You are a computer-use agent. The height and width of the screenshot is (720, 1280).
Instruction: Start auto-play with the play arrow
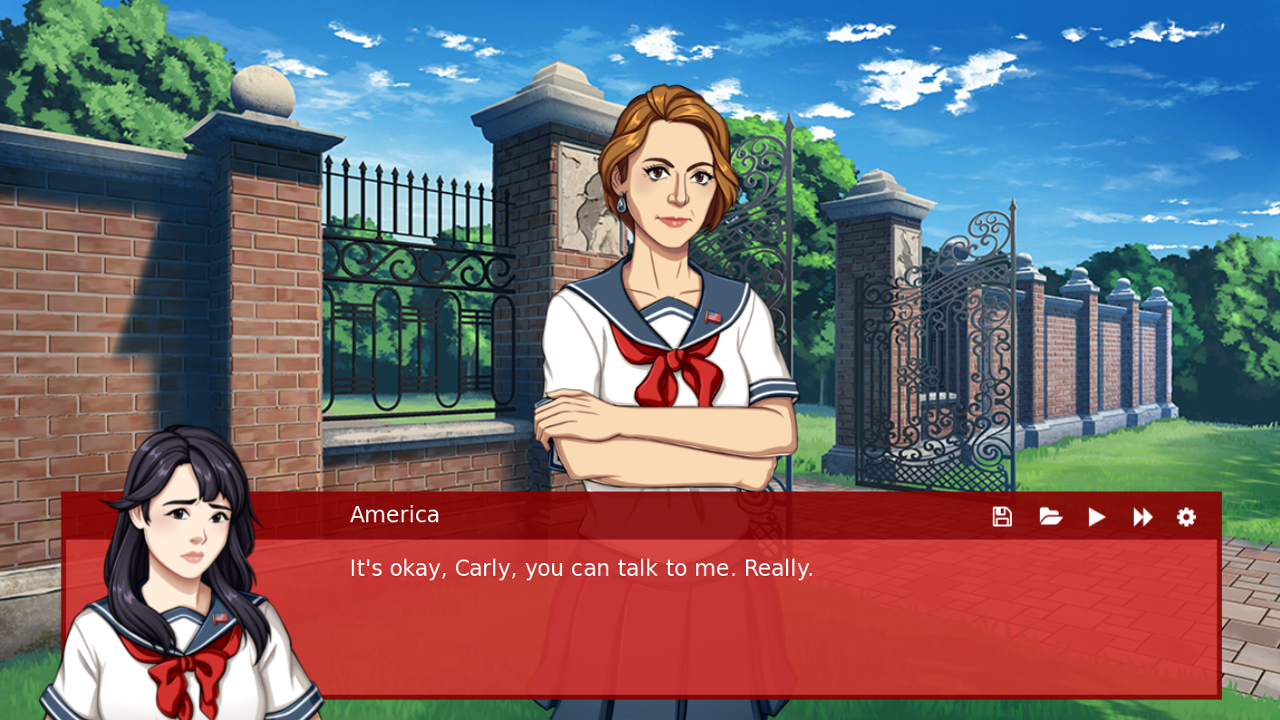1097,517
